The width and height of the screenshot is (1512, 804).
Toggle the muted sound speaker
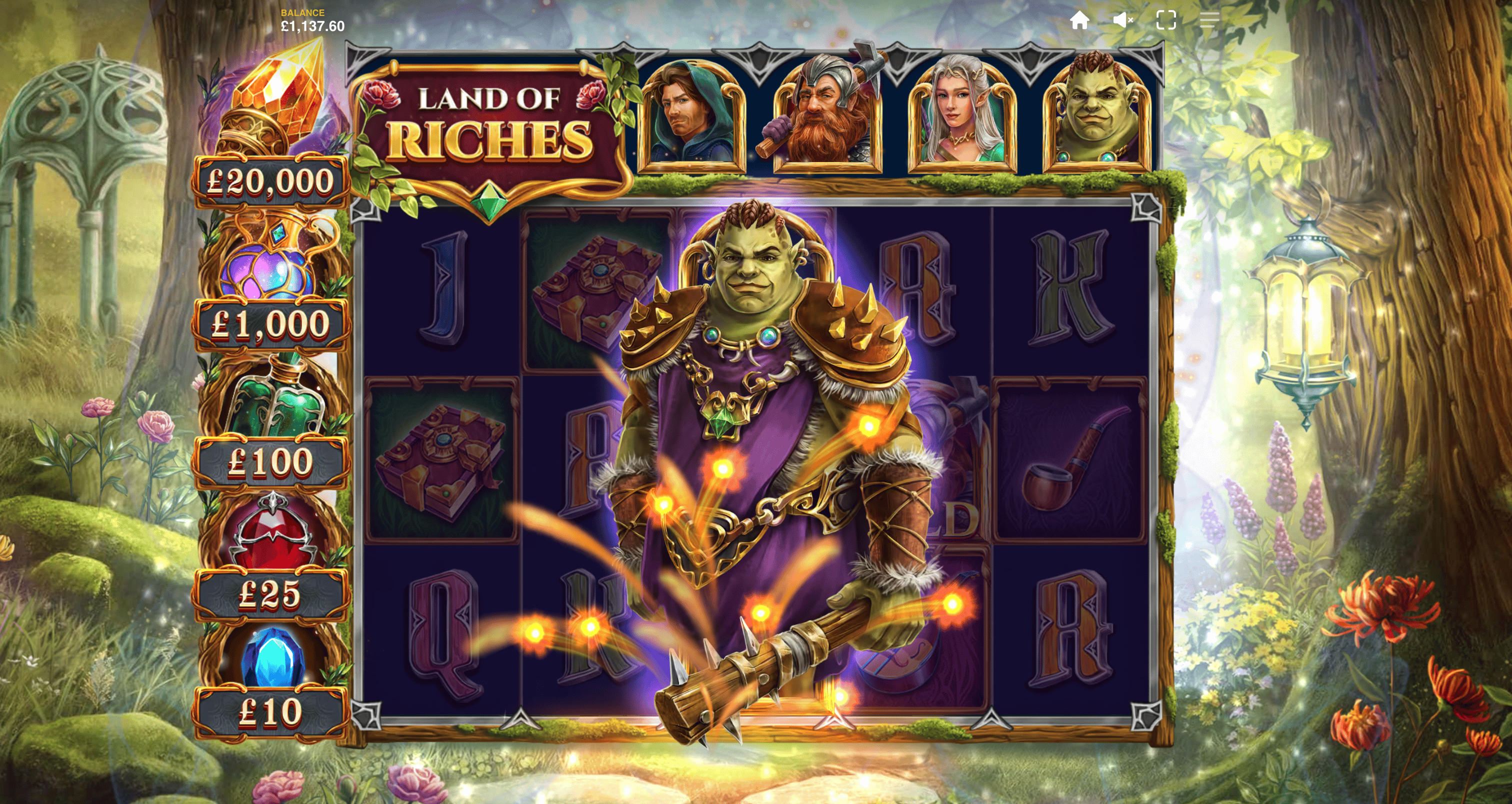tap(1122, 21)
